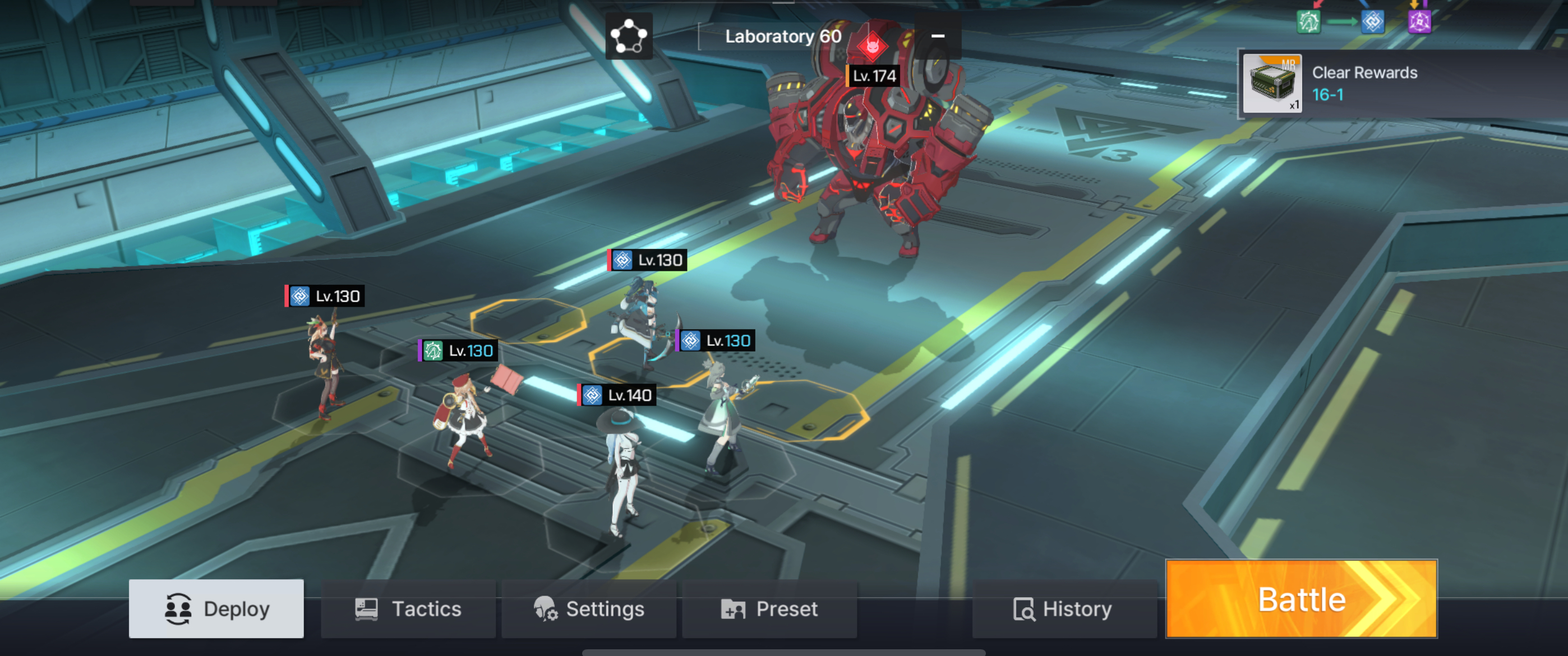Viewport: 1568px width, 656px height.
Task: Open the team Preset menu
Action: (x=769, y=608)
